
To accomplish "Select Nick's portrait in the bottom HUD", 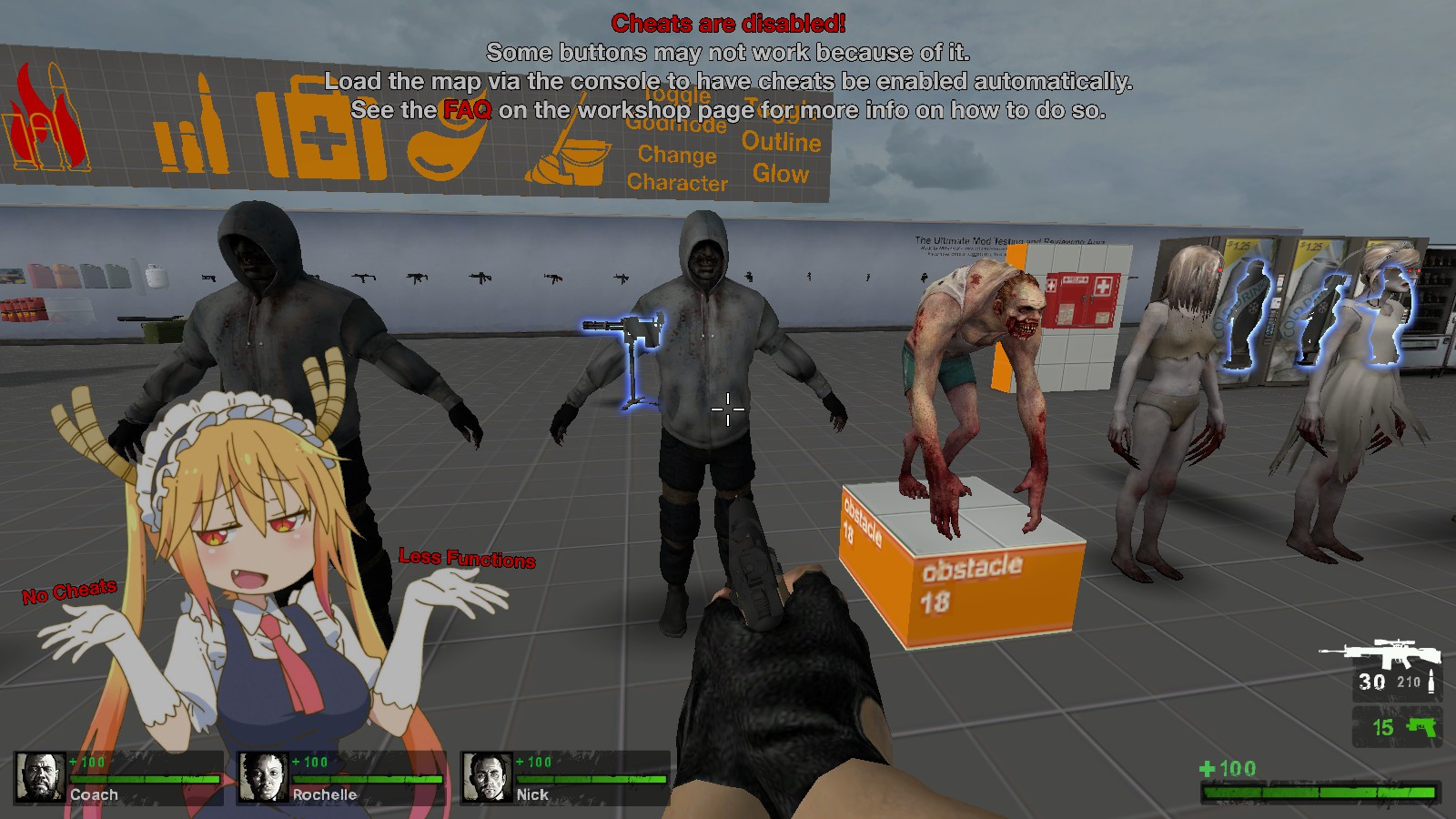I will tap(487, 778).
